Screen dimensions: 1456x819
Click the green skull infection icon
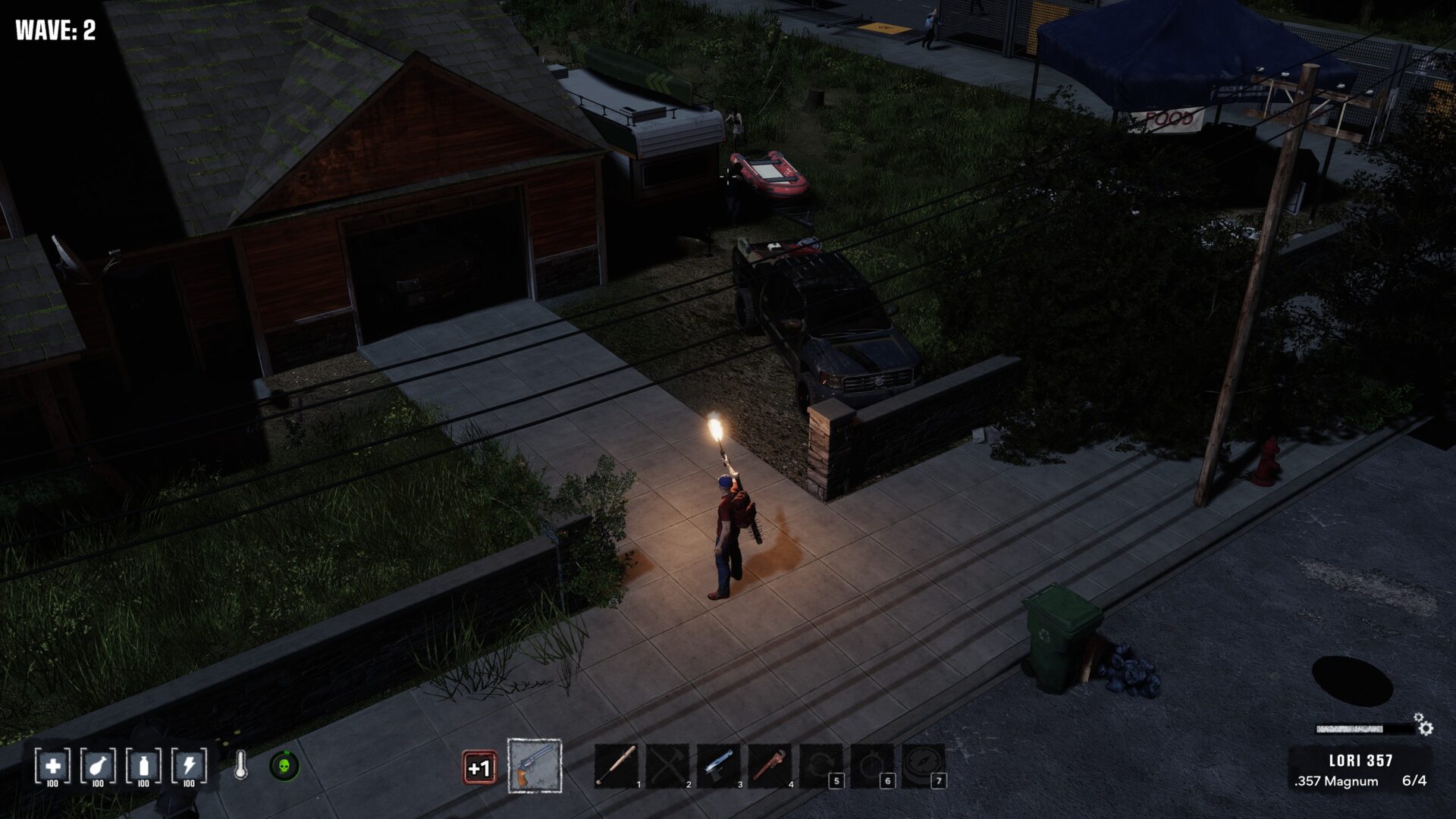pos(284,766)
